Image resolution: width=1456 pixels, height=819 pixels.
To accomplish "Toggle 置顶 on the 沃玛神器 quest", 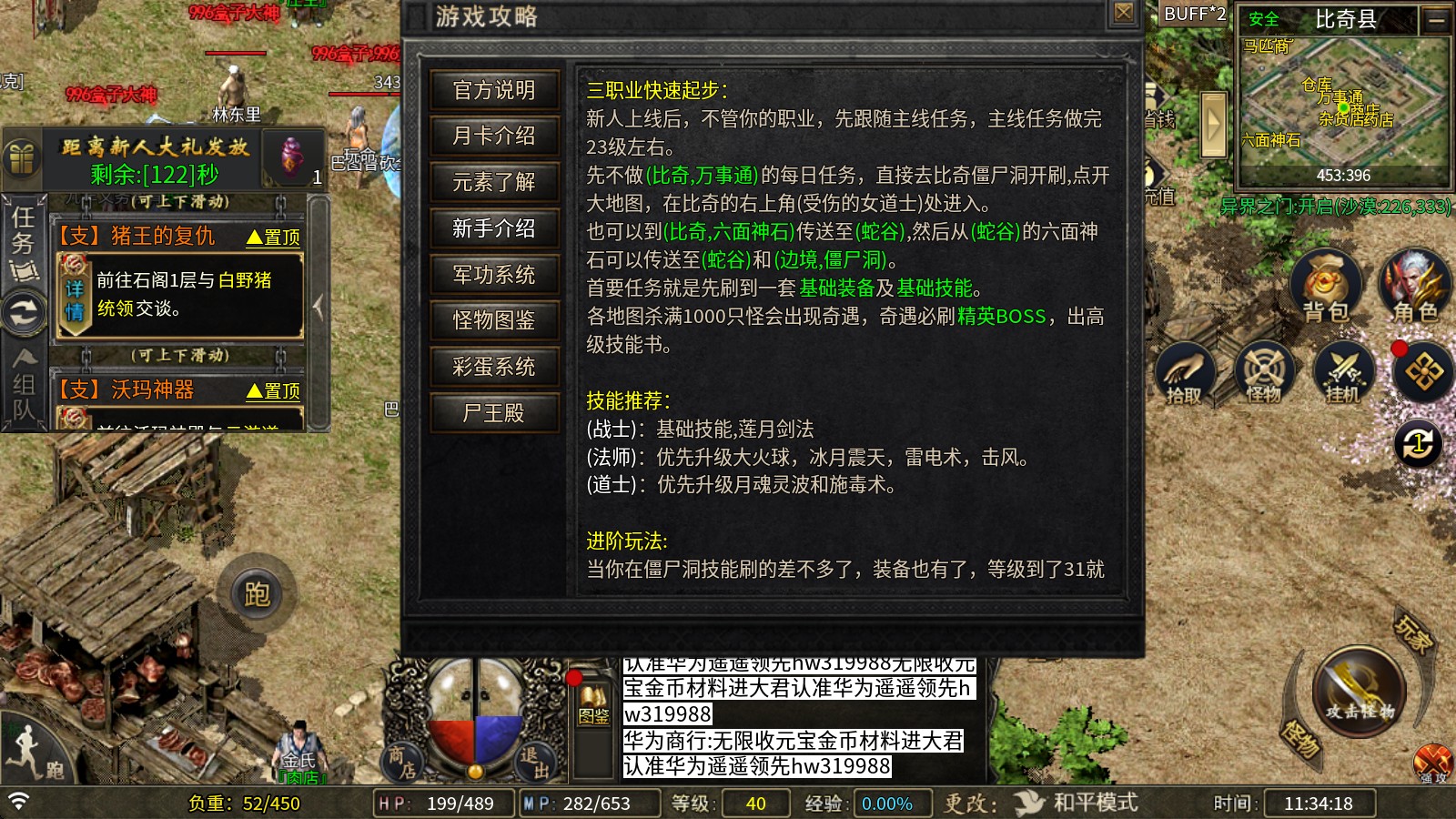I will pyautogui.click(x=273, y=392).
